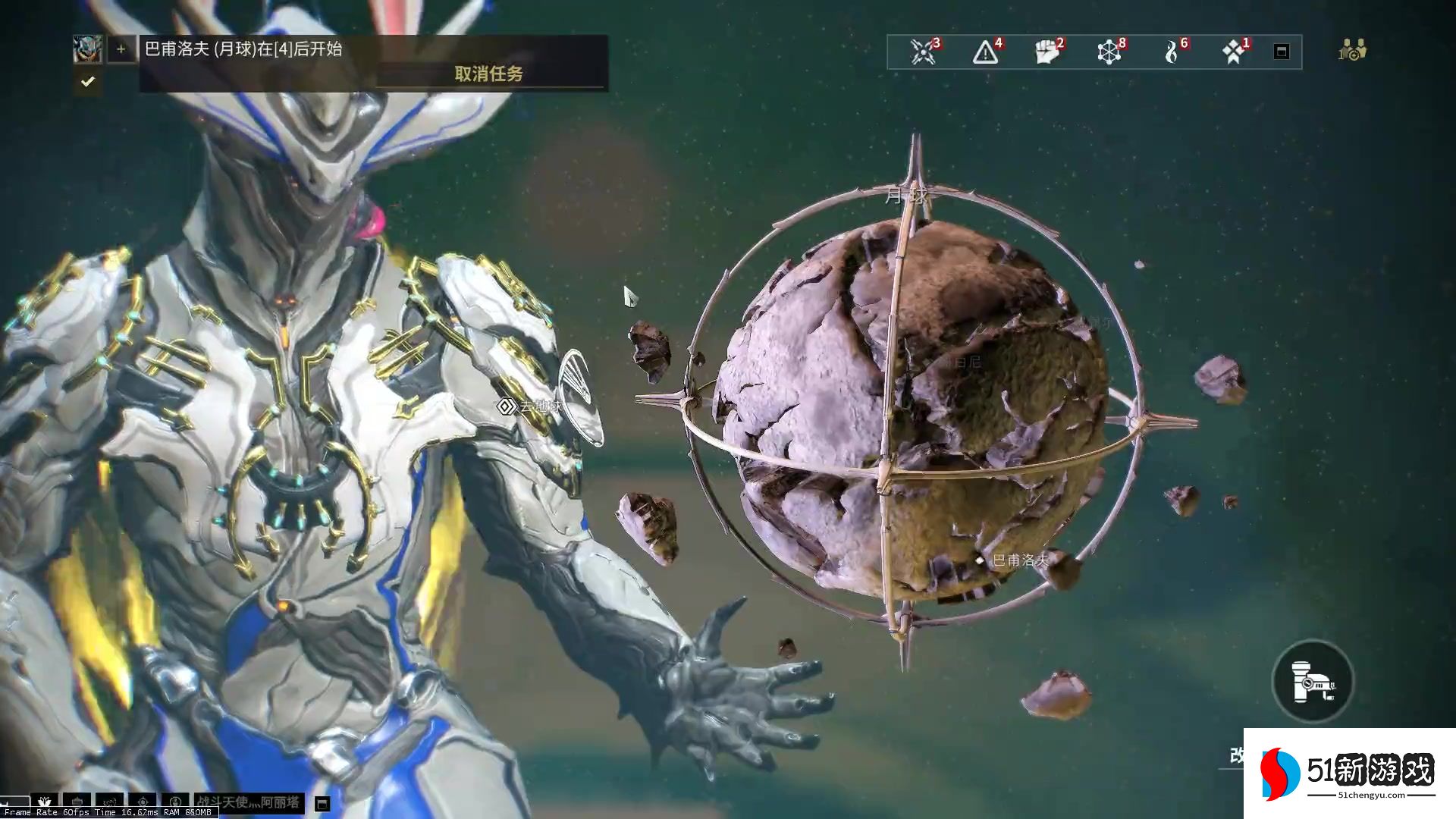Open the helmet icon in the bottom menu row
This screenshot has height=819, width=1456.
[77, 802]
